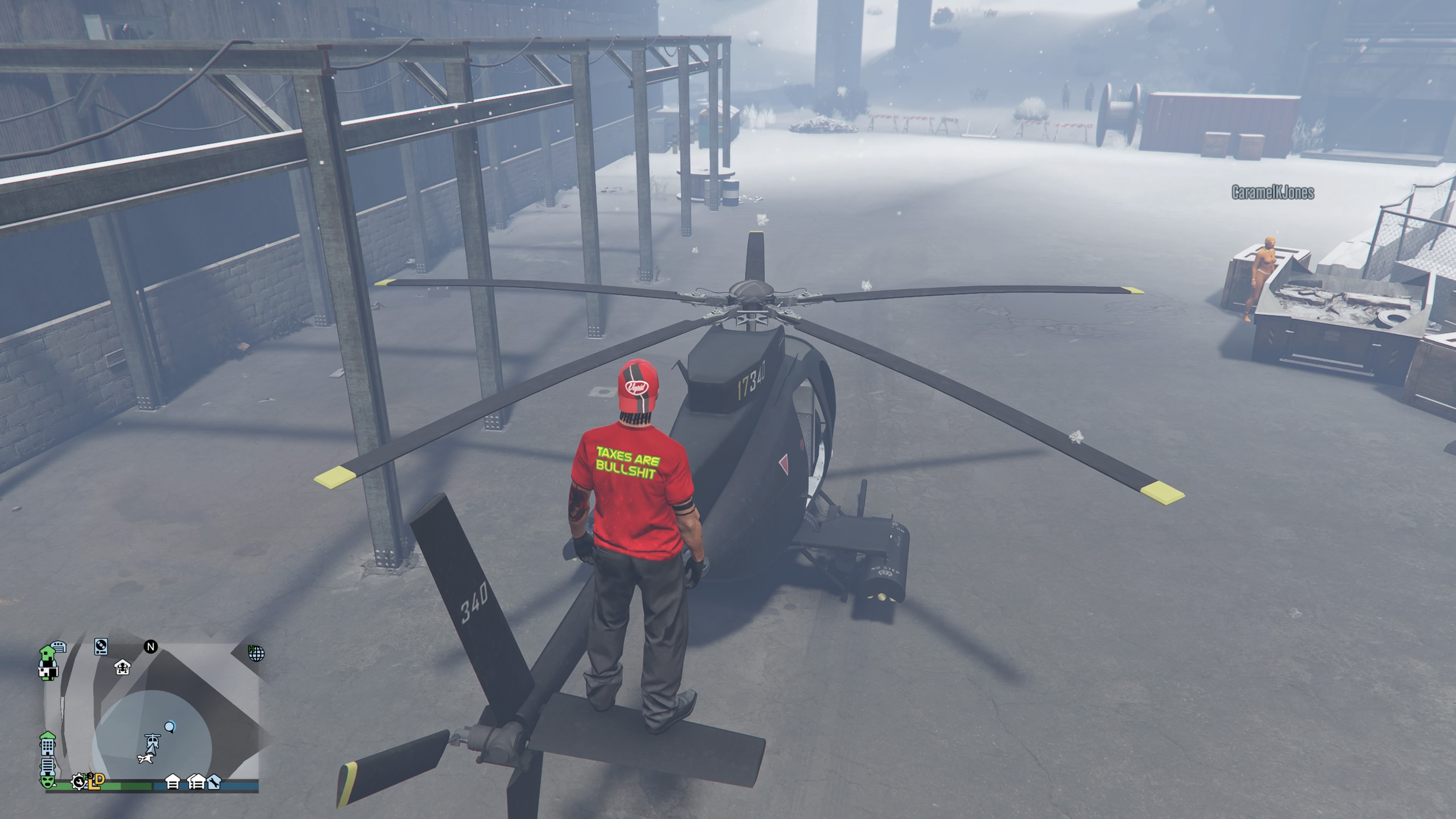Click the CaramelKJones player name tag
This screenshot has width=1456, height=819.
pyautogui.click(x=1272, y=193)
